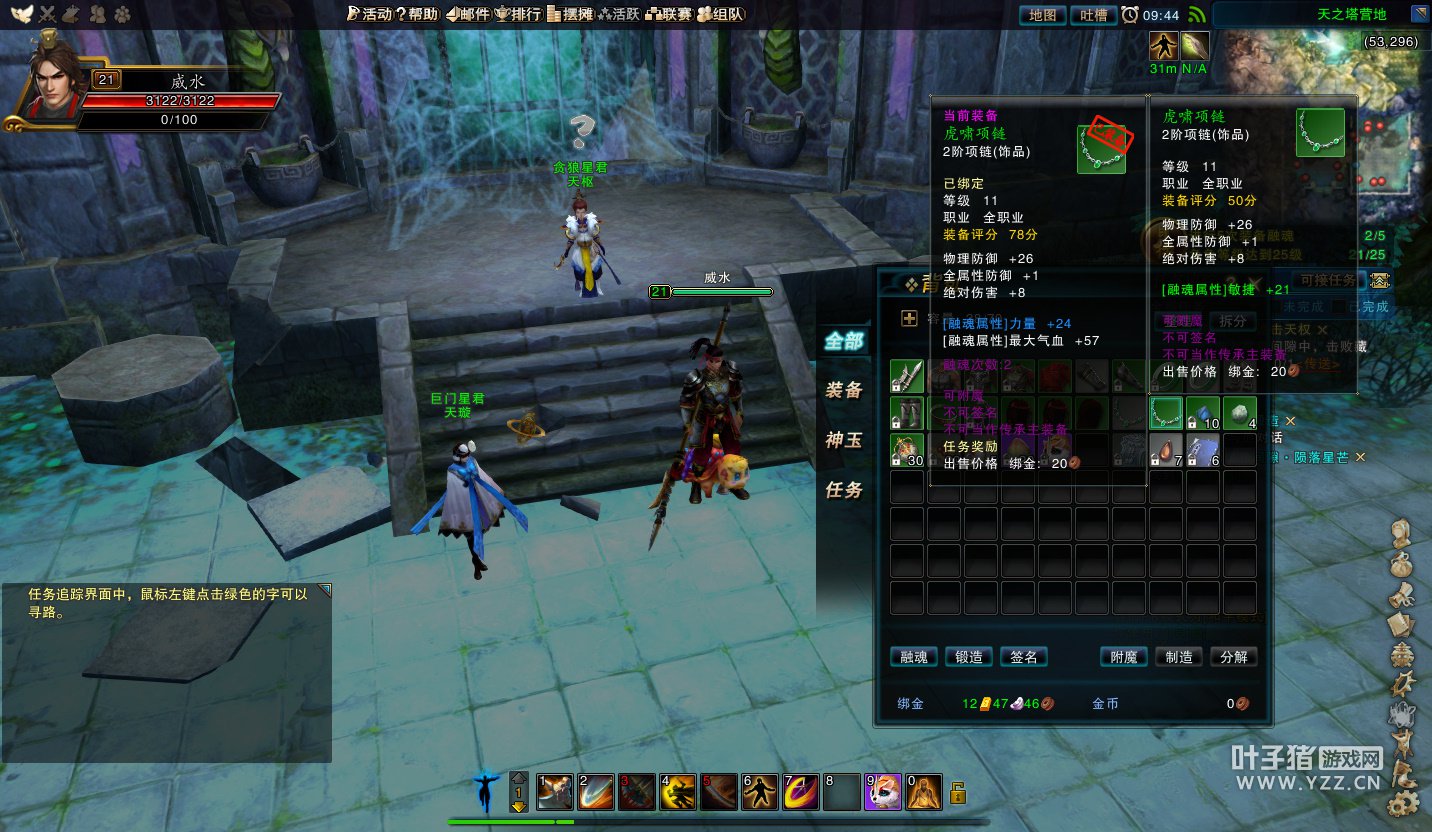Open the 组队 team menu

tap(720, 14)
